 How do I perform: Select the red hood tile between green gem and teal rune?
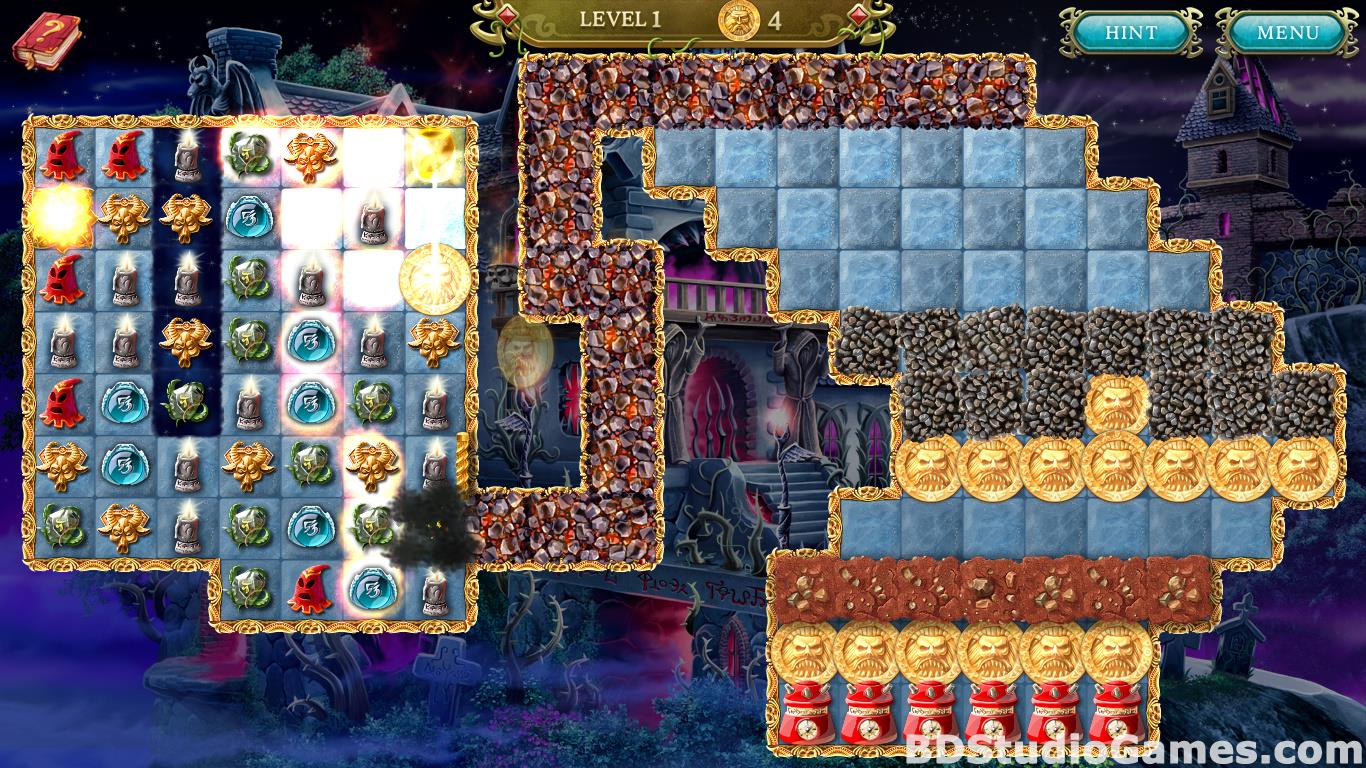[x=309, y=589]
